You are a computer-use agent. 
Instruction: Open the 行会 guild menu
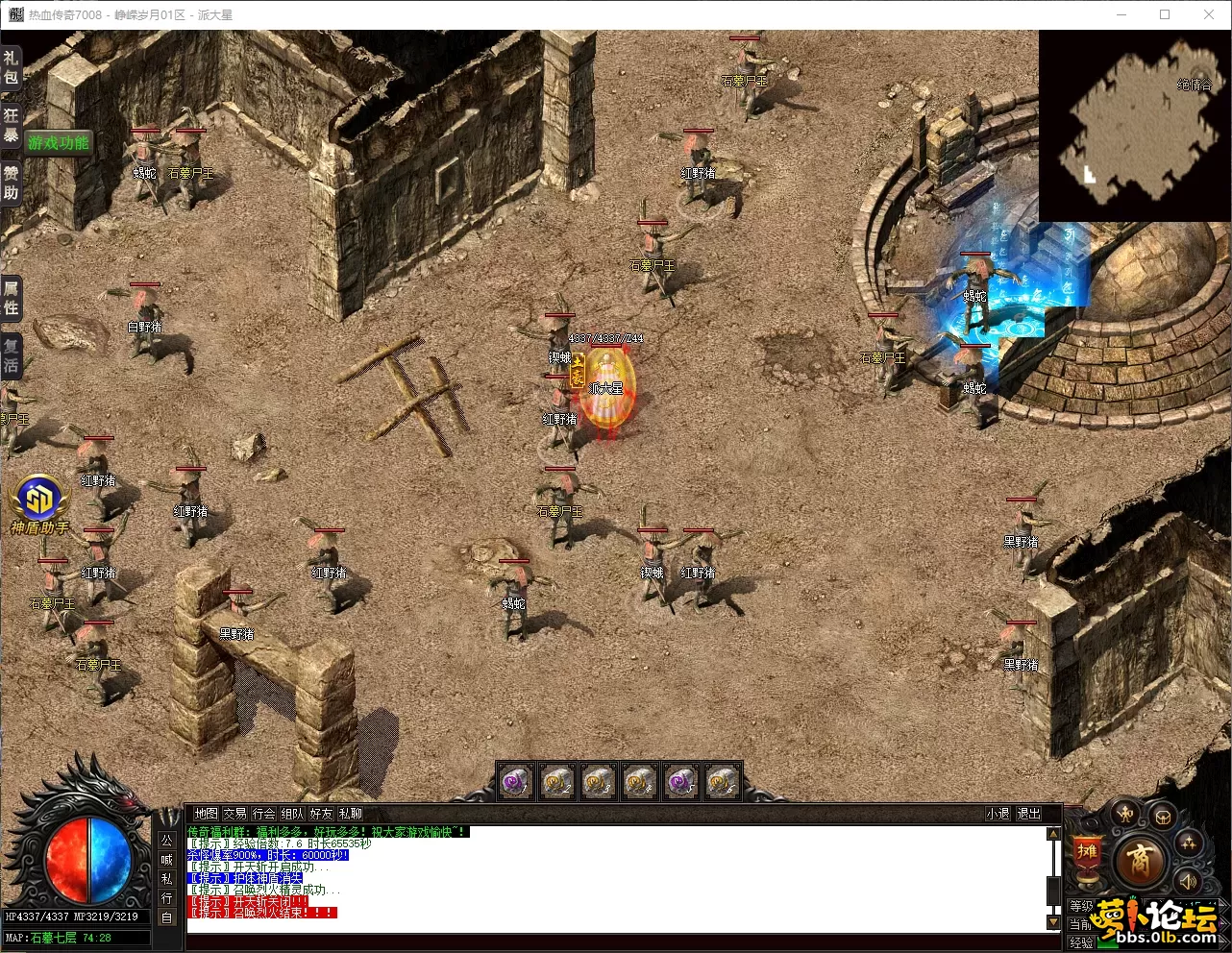click(x=263, y=814)
